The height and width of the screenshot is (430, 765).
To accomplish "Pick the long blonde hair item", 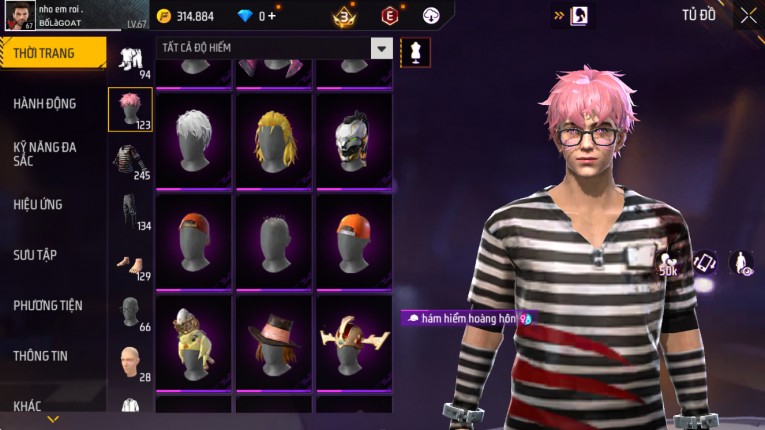I will [x=274, y=139].
